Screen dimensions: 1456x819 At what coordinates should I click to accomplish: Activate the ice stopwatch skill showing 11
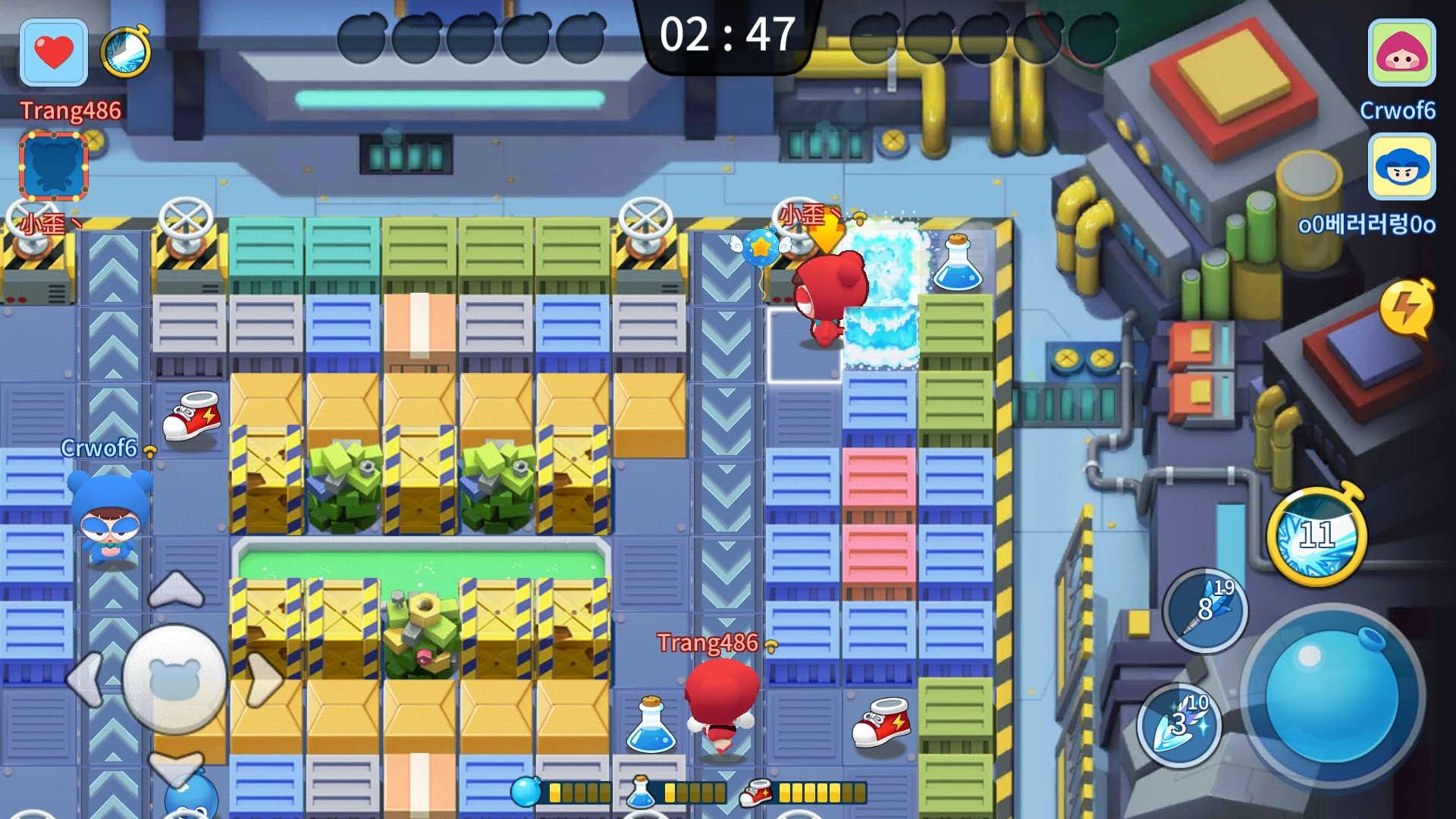pos(1316,536)
